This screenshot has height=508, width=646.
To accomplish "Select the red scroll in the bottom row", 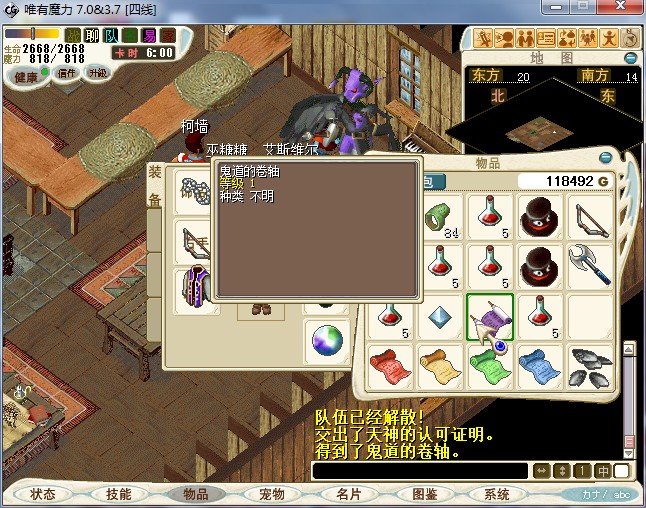I will pyautogui.click(x=390, y=366).
